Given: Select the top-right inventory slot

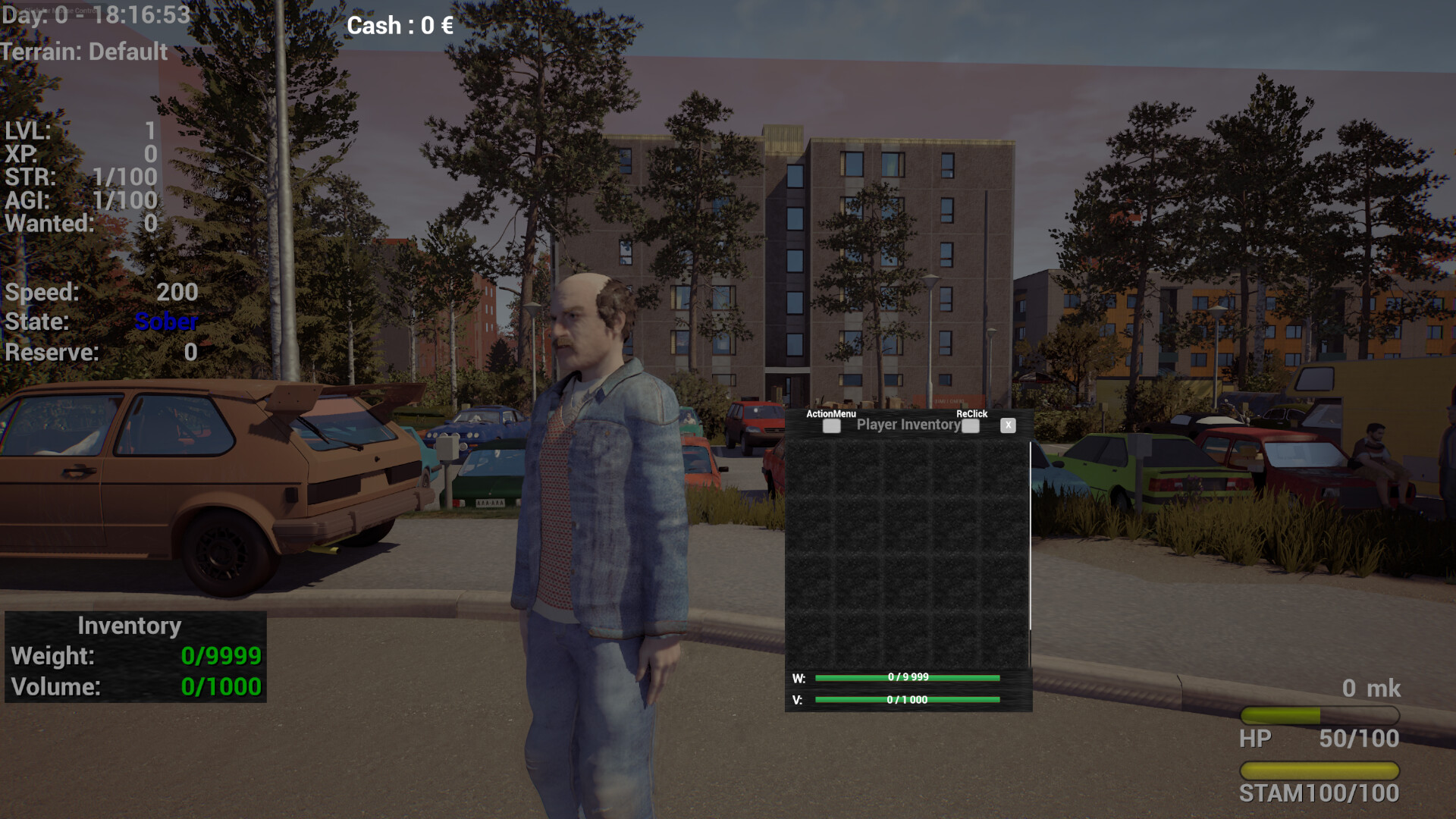Looking at the screenshot, I should point(1005,466).
